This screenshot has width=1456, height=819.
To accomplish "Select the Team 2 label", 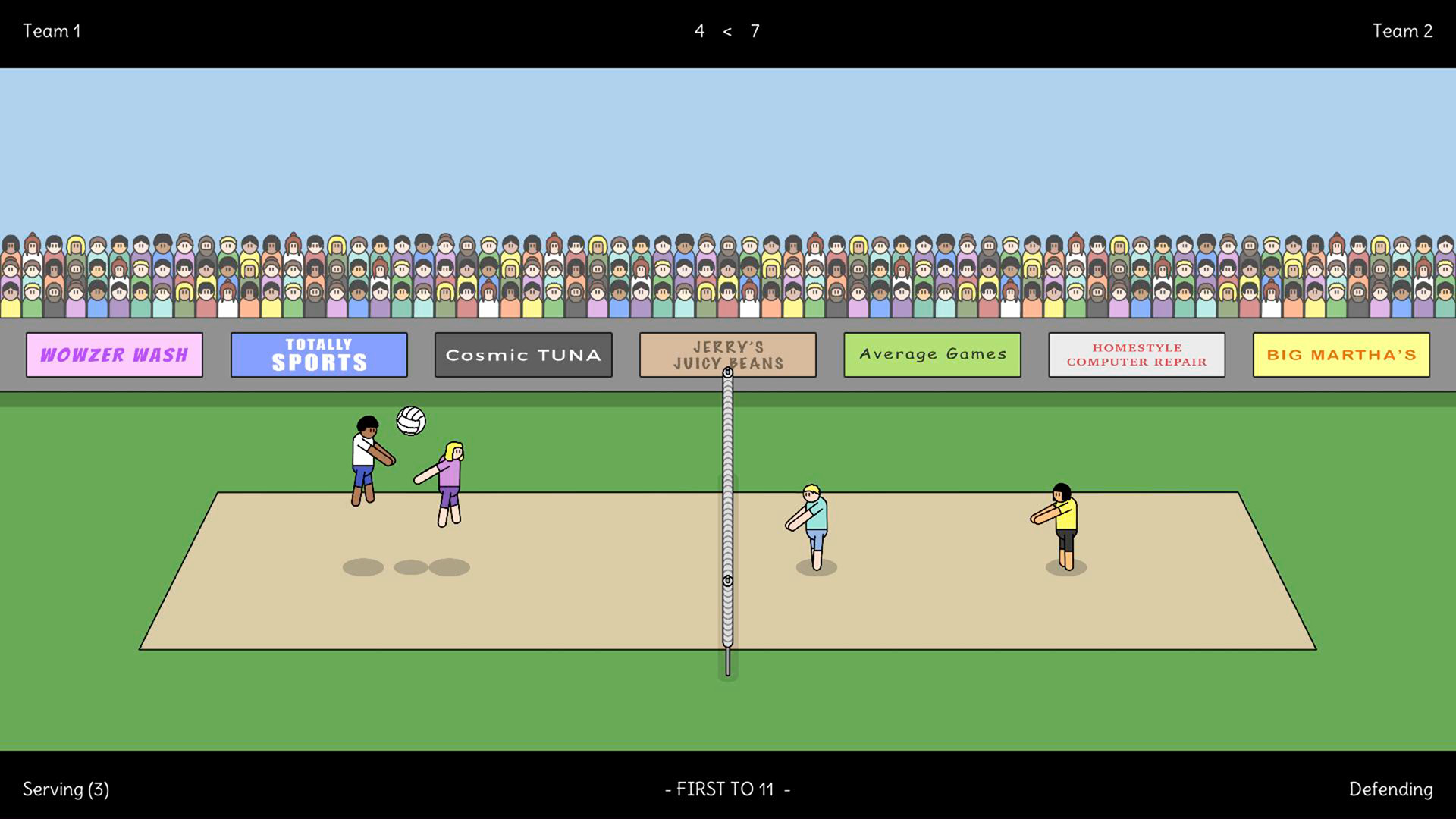I will [x=1403, y=31].
